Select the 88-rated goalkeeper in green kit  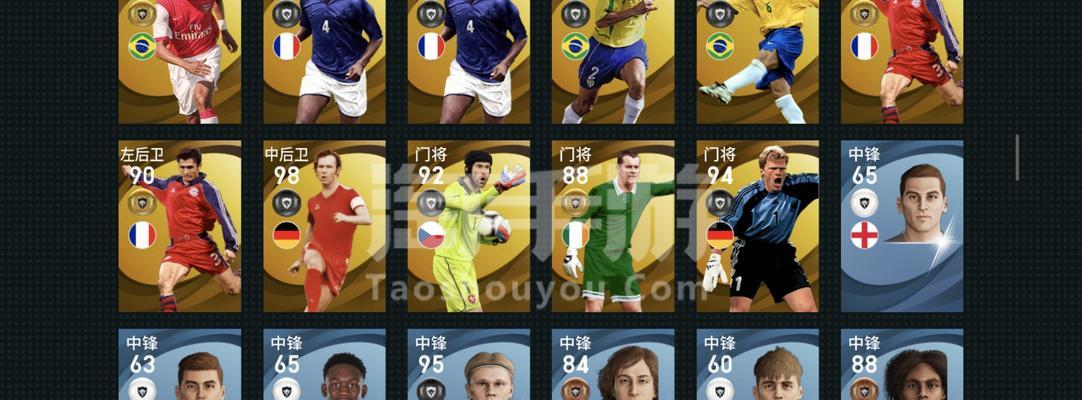[613, 226]
